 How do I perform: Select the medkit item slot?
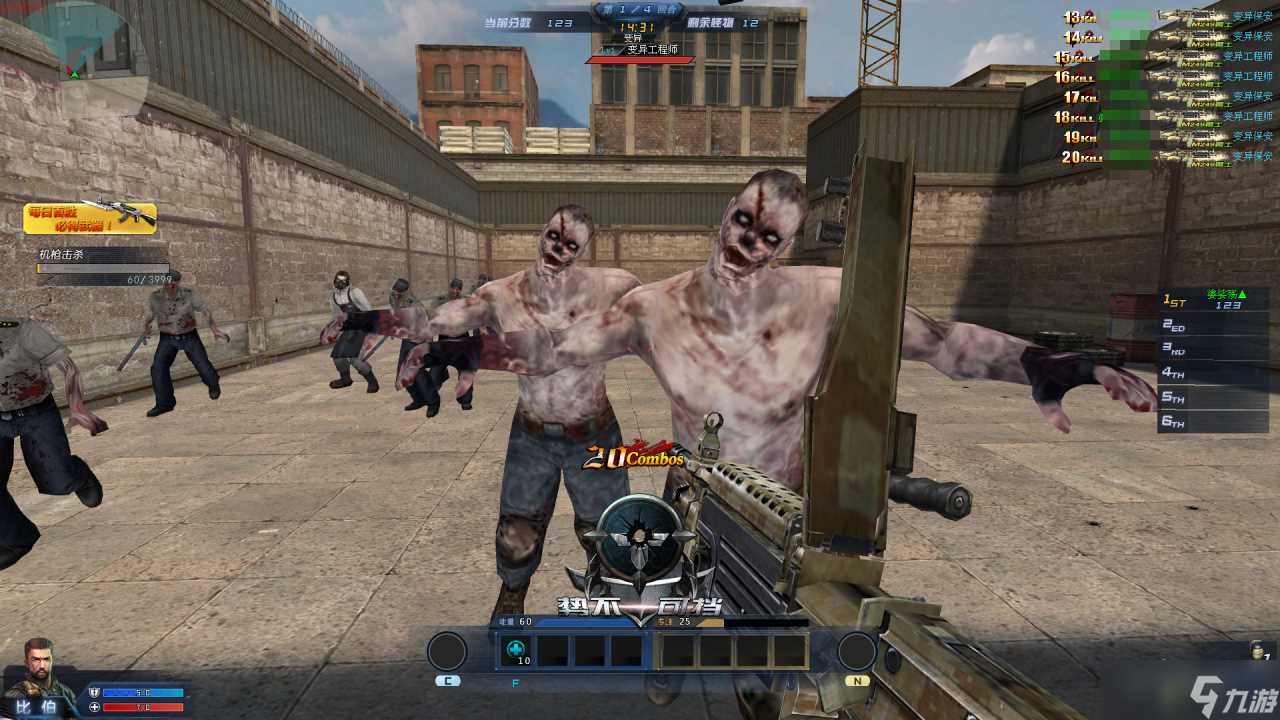pos(516,650)
